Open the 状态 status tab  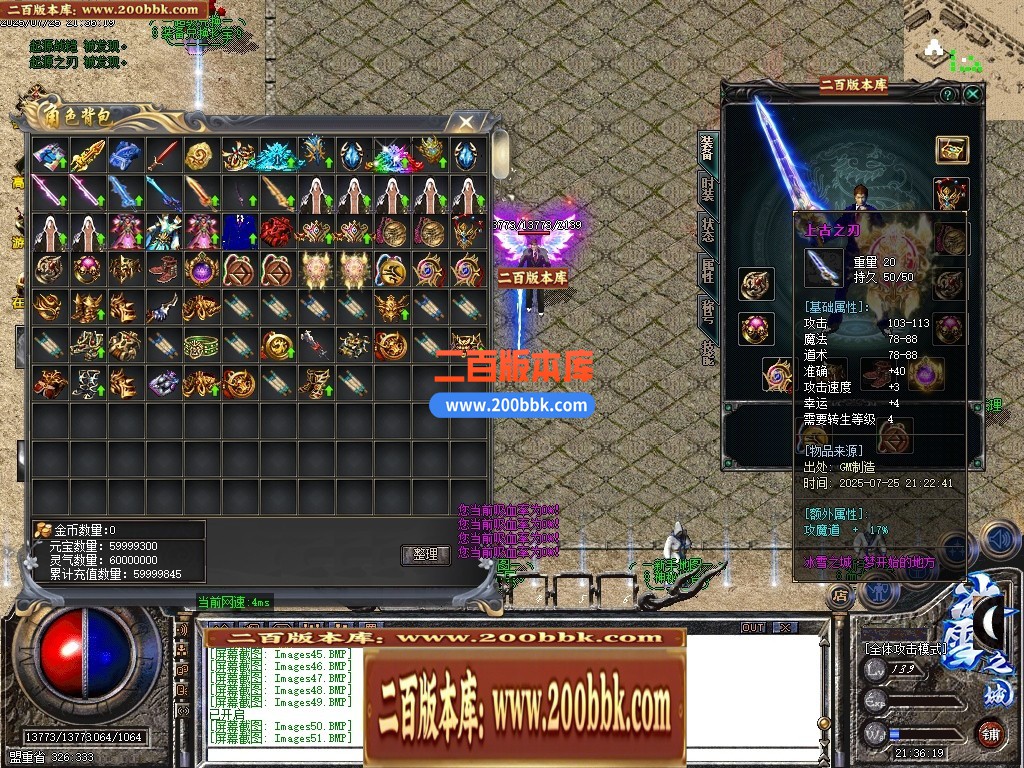pyautogui.click(x=707, y=228)
